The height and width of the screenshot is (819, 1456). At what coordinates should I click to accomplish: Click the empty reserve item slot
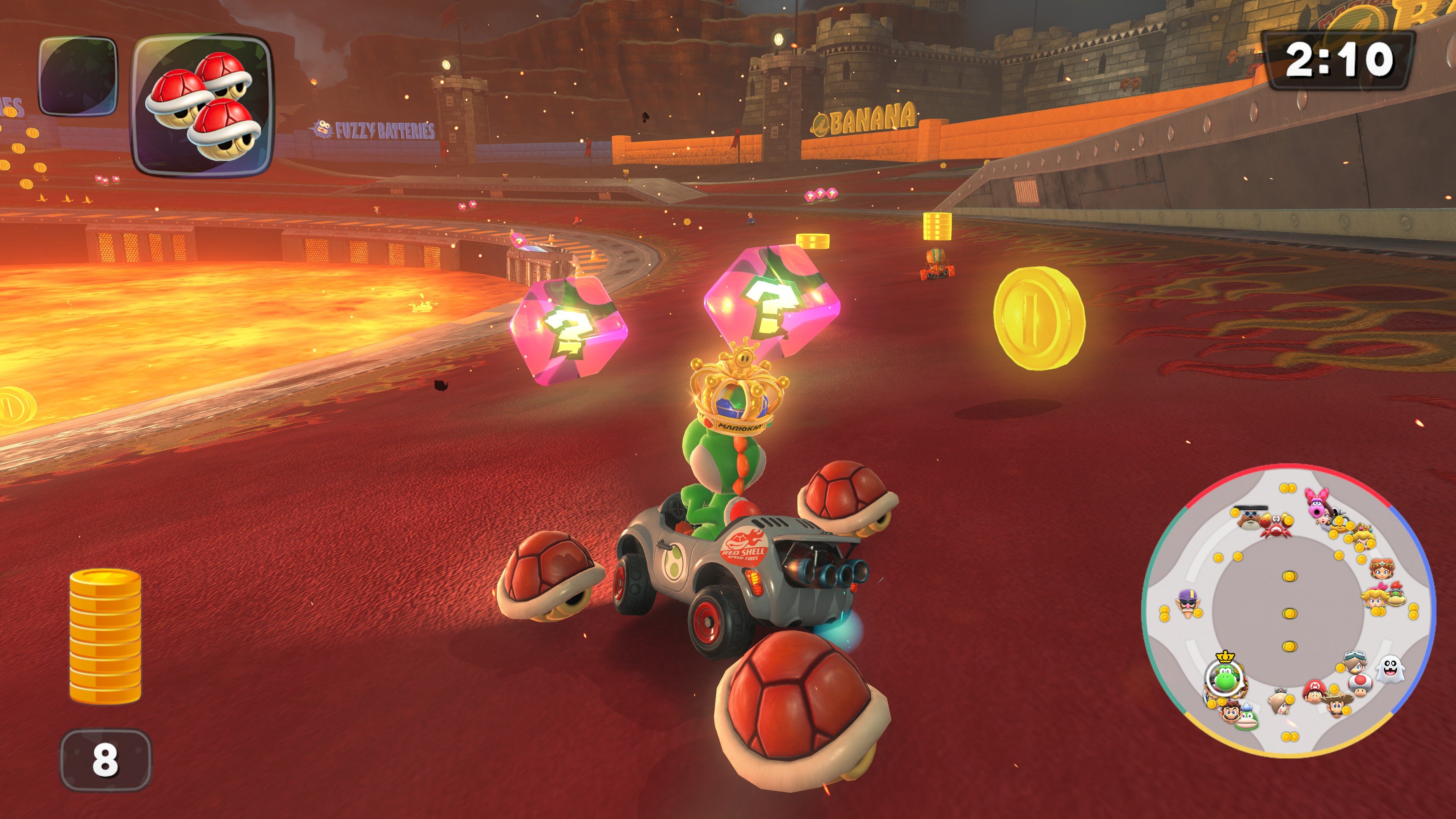78,76
